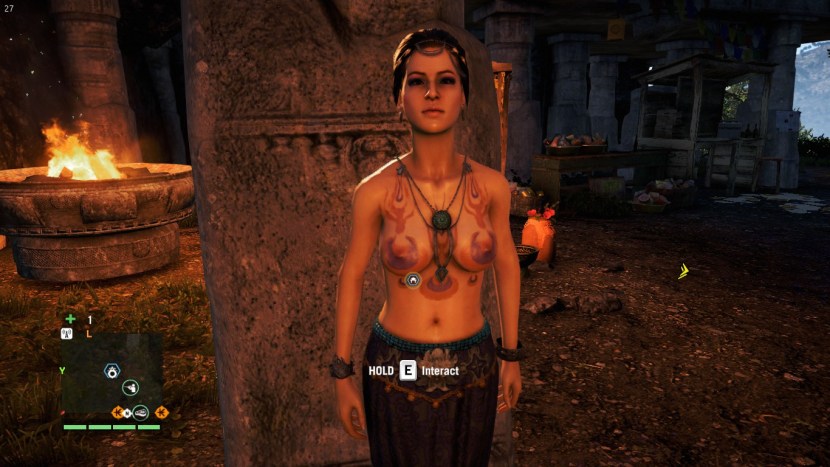Select the blue hexagon marker on minimap

click(112, 371)
